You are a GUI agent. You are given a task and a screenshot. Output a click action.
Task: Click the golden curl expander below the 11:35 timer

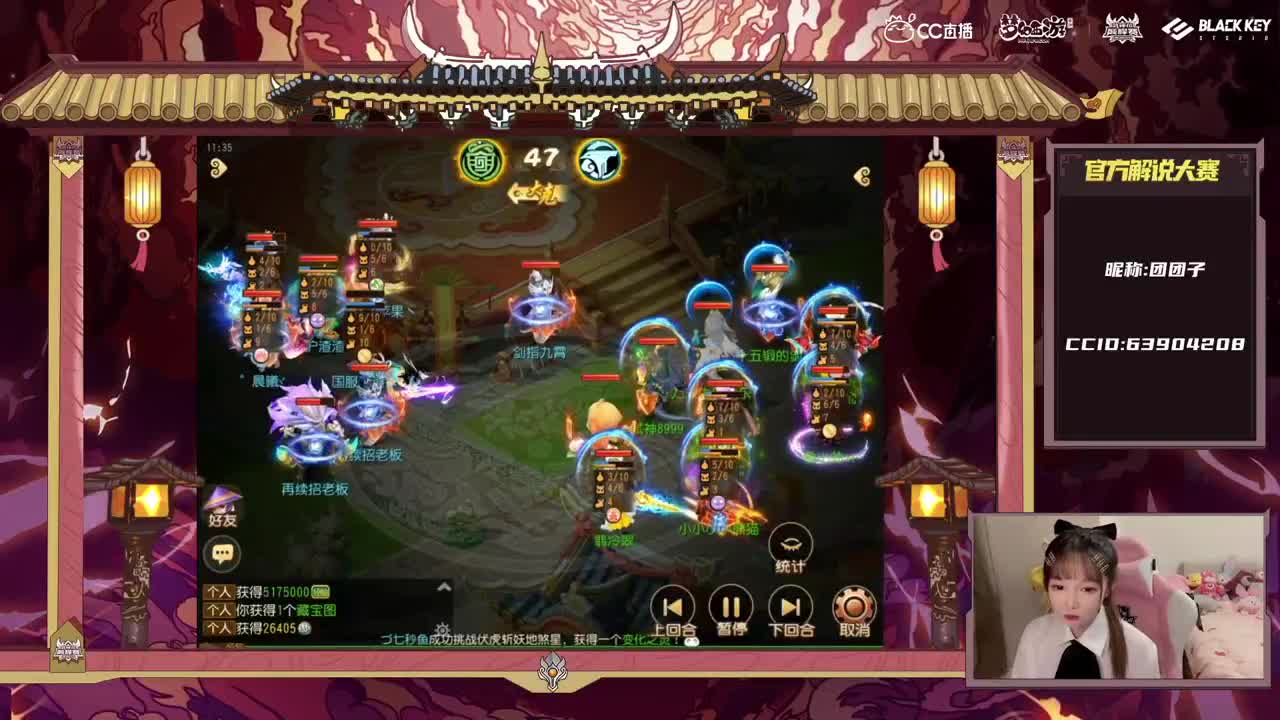(218, 168)
